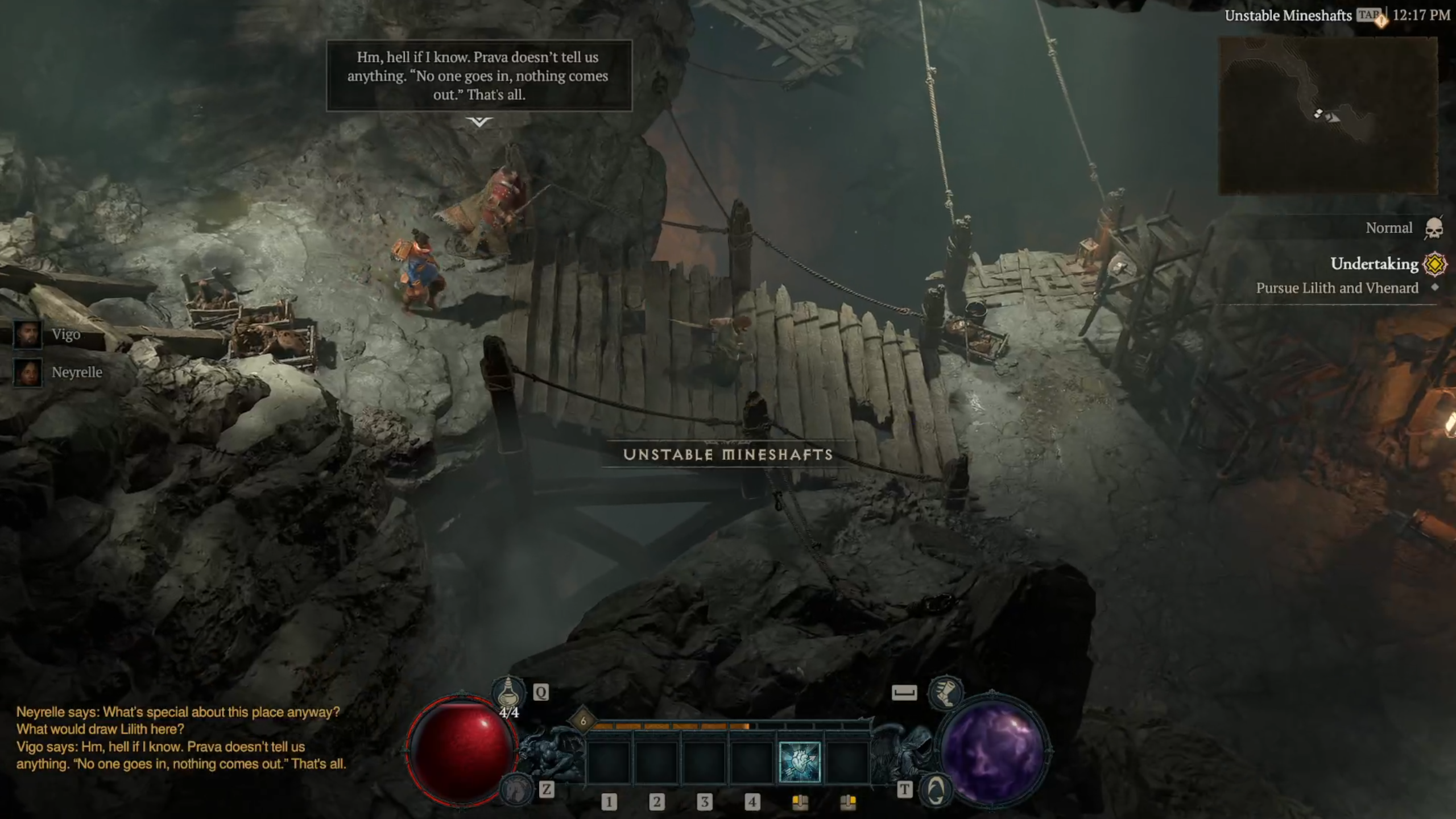Image resolution: width=1456 pixels, height=819 pixels.
Task: Trigger the evade boot icon
Action: tap(945, 693)
